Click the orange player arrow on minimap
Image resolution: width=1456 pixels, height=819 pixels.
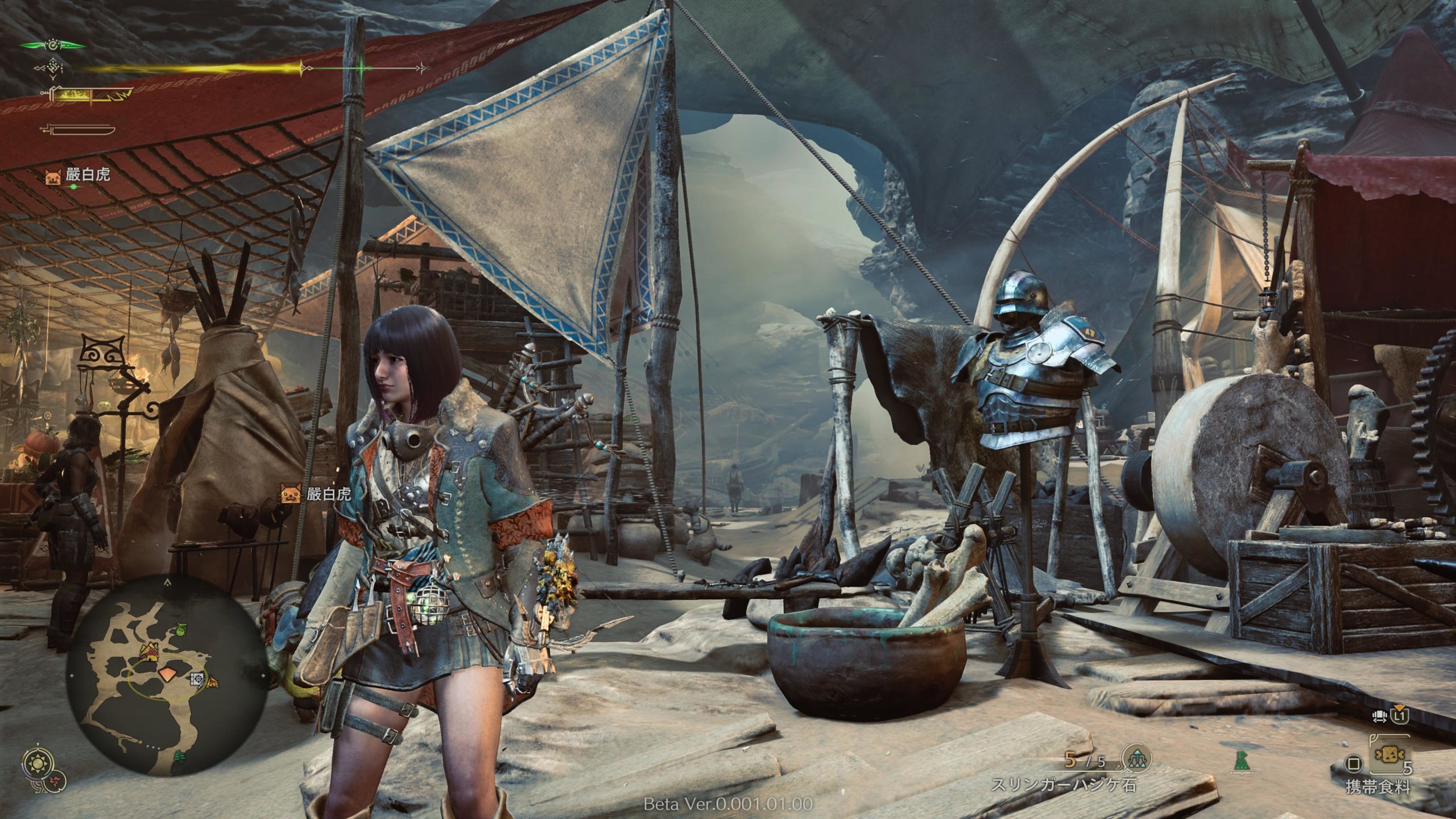click(x=168, y=675)
